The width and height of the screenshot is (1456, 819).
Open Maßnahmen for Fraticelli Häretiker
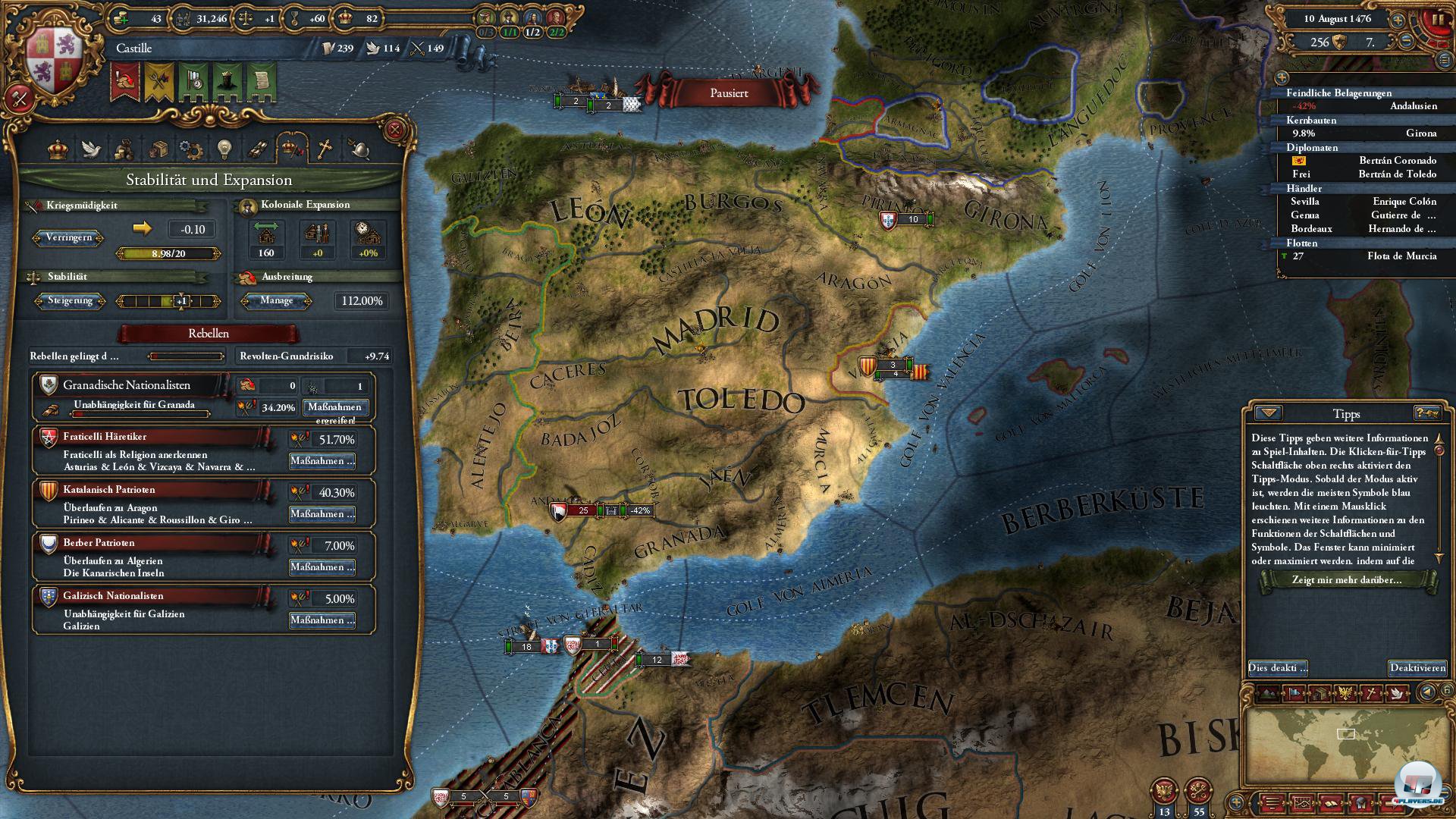(x=322, y=461)
